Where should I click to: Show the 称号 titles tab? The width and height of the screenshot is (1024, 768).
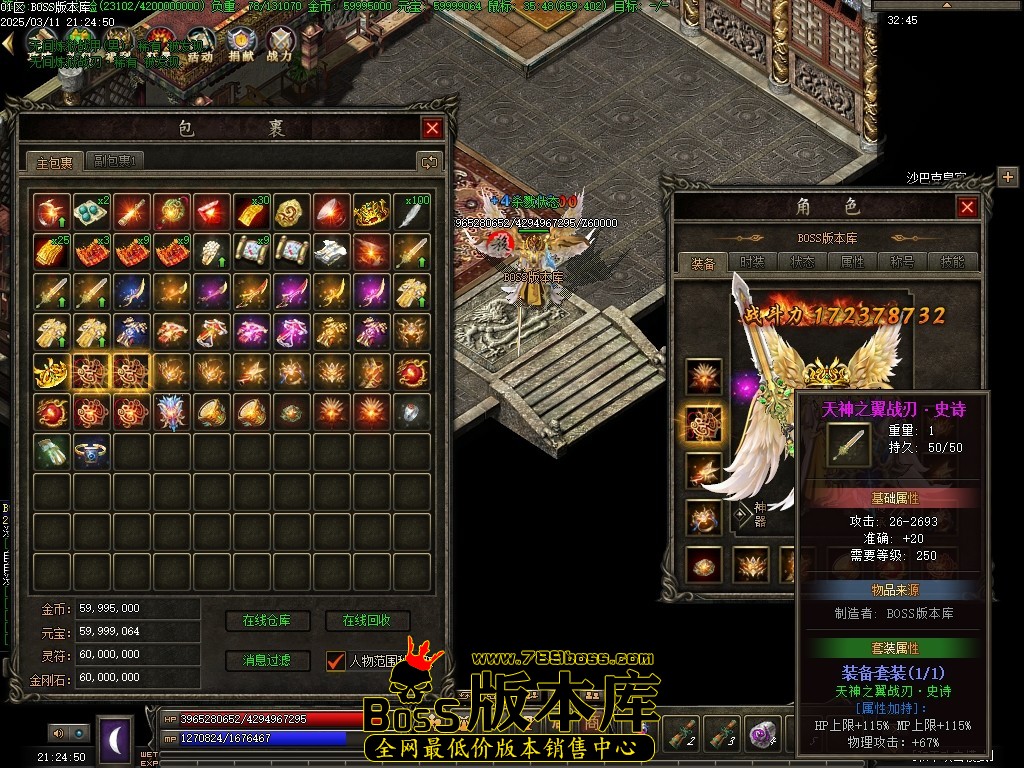pyautogui.click(x=903, y=262)
